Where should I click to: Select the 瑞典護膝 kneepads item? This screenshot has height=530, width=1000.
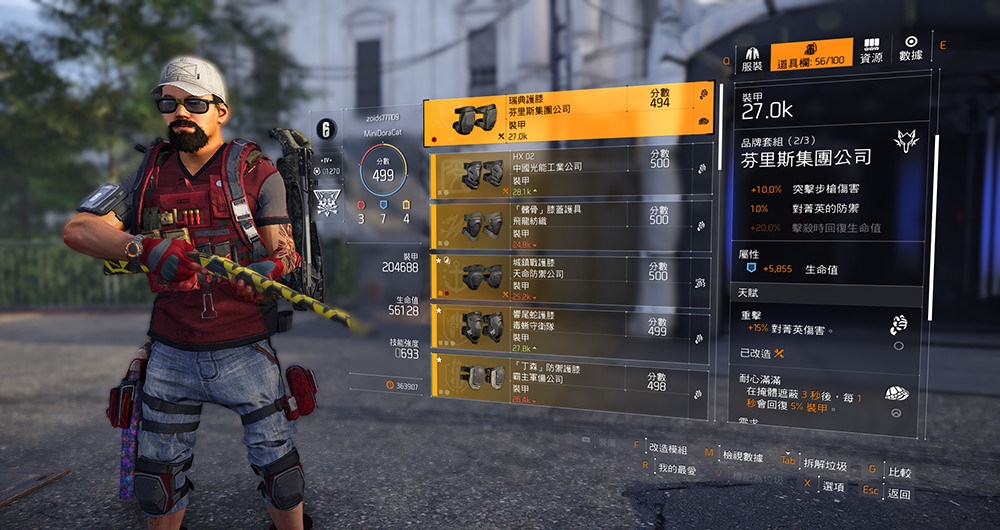coord(570,115)
